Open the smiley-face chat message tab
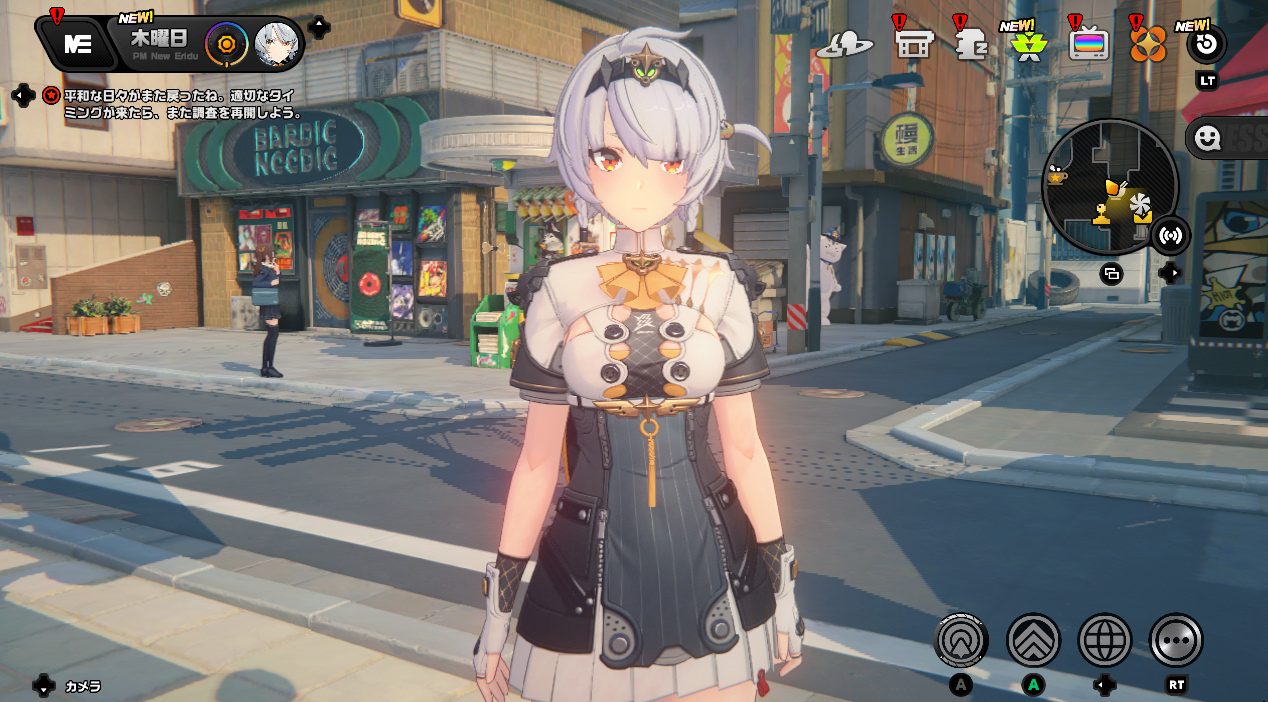The width and height of the screenshot is (1268, 702). pyautogui.click(x=1208, y=139)
